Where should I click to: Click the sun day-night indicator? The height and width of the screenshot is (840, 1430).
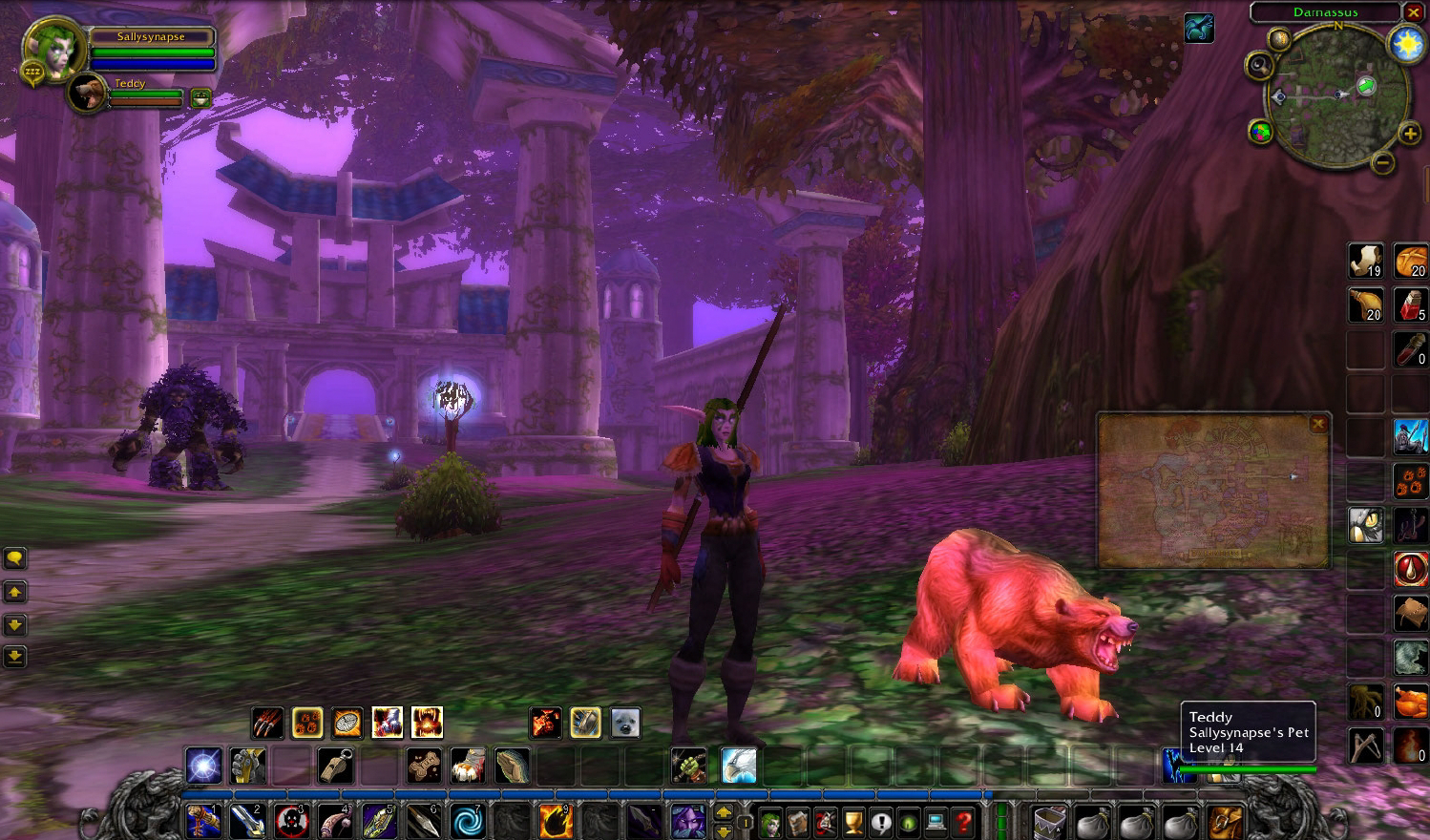tap(1407, 44)
